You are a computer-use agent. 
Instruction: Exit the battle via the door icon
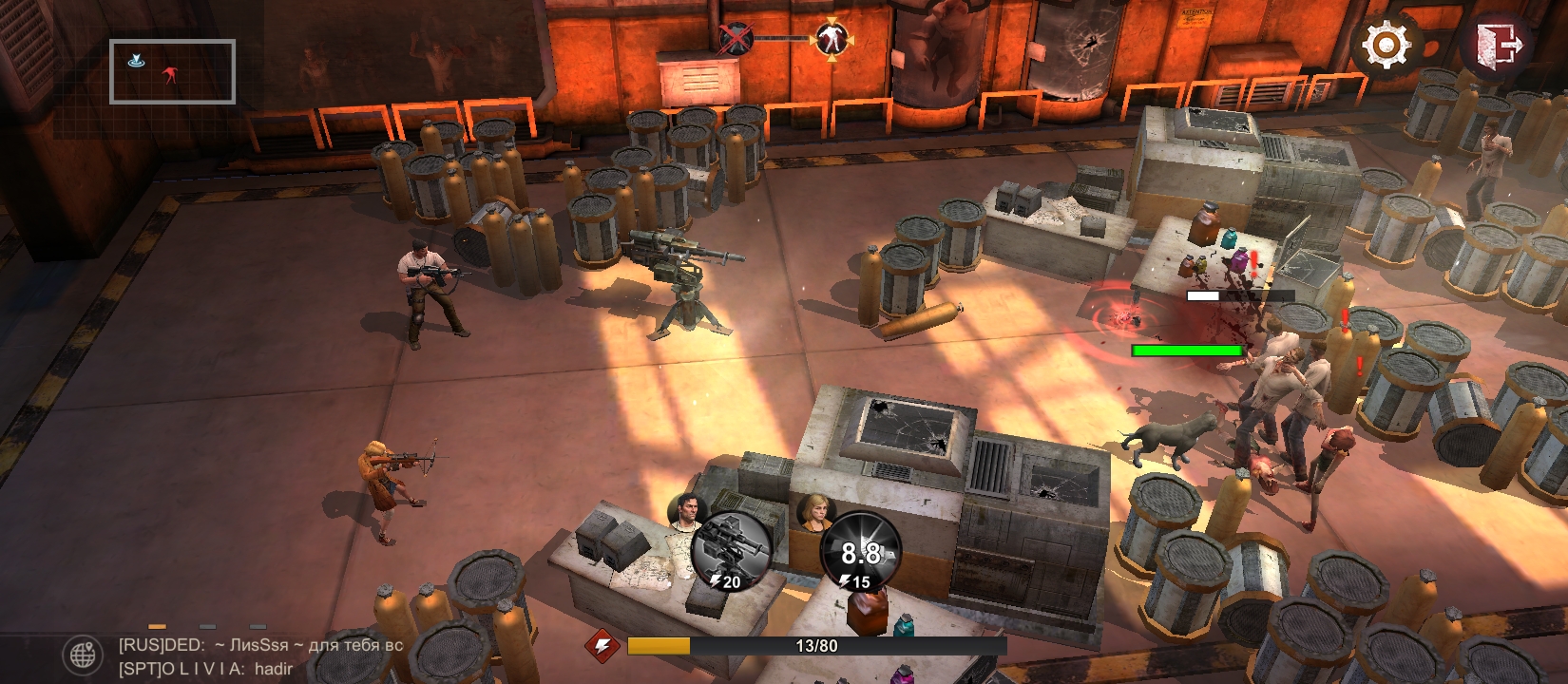tap(1500, 45)
